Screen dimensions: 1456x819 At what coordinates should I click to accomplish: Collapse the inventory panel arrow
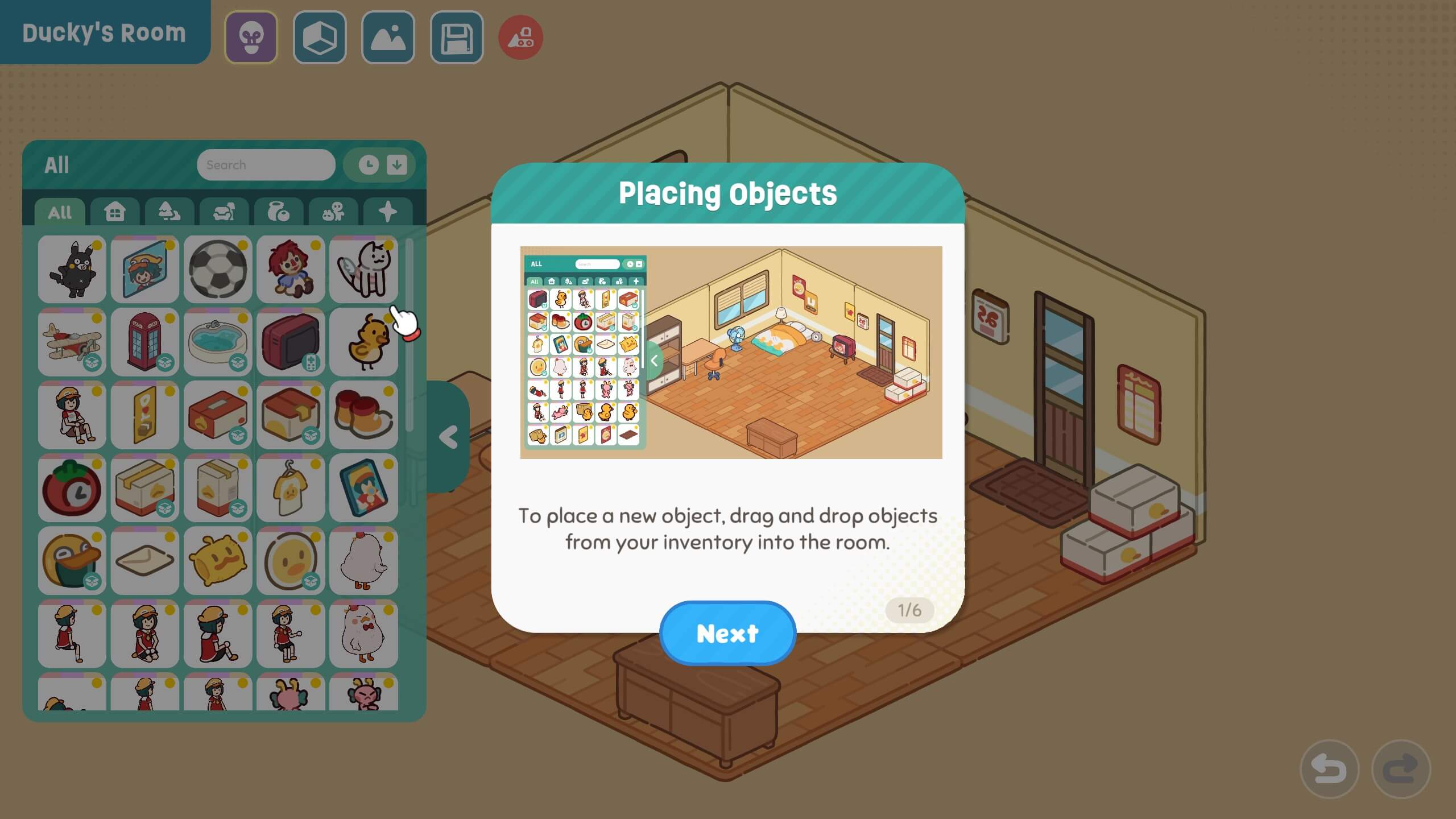pos(449,437)
